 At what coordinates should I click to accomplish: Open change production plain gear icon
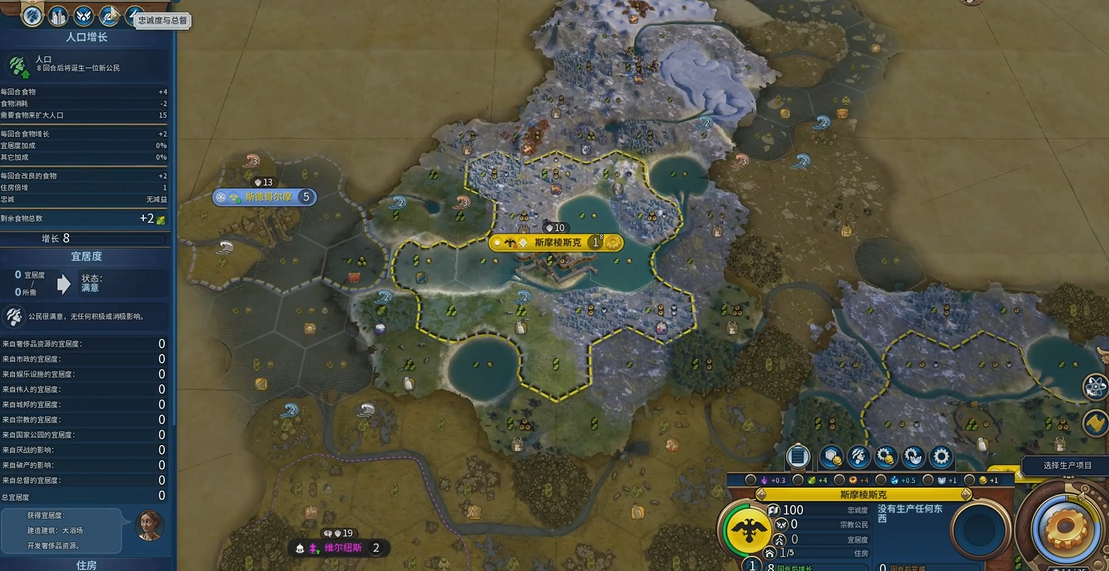(x=941, y=457)
